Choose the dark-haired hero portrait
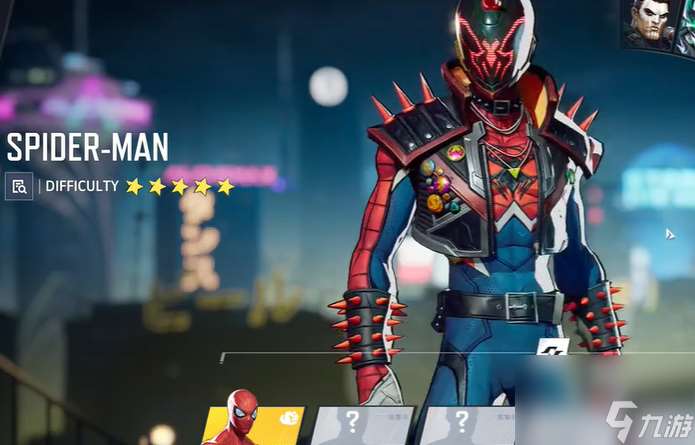 point(649,24)
